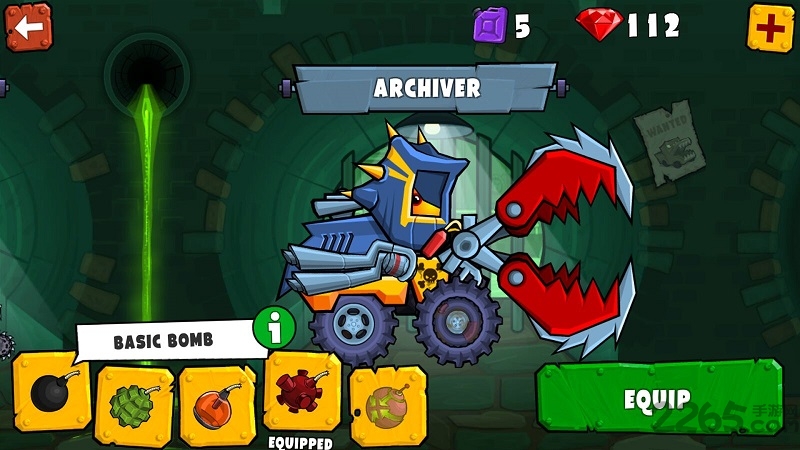Select the black basic bomb slot
Viewport: 800px width, 450px height.
pyautogui.click(x=51, y=394)
